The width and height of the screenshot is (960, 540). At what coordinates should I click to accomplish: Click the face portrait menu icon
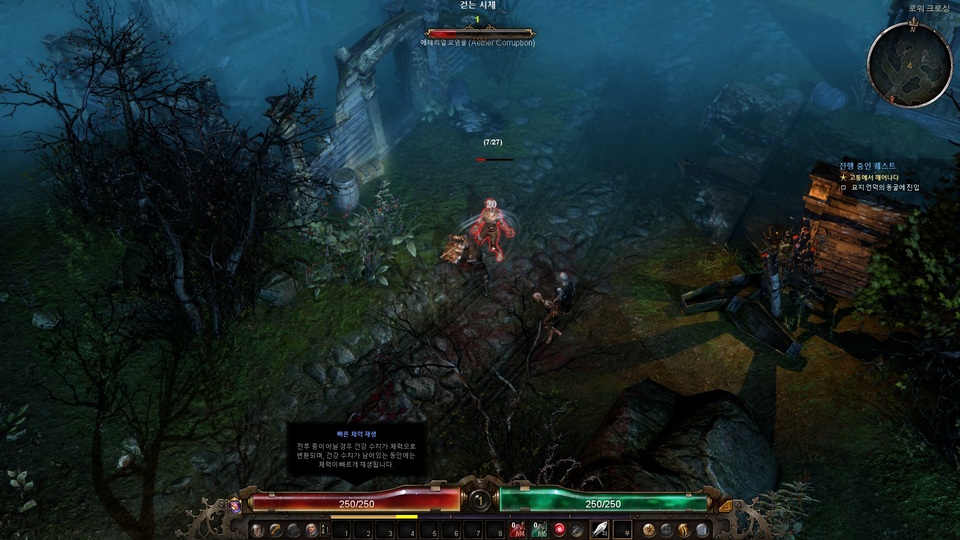[x=311, y=529]
